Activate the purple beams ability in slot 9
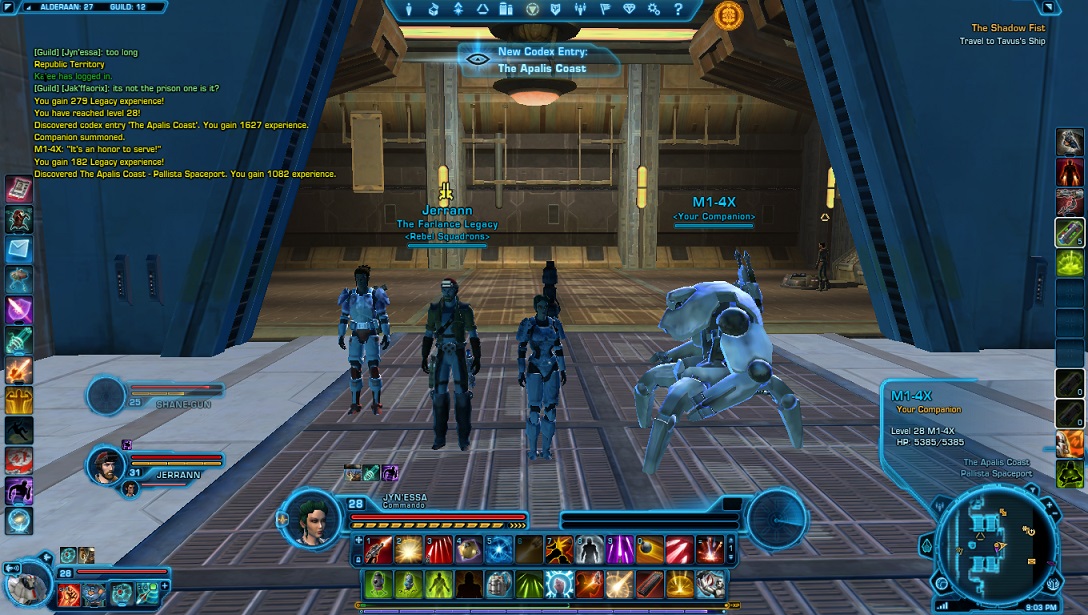Image resolution: width=1088 pixels, height=615 pixels. coord(619,550)
